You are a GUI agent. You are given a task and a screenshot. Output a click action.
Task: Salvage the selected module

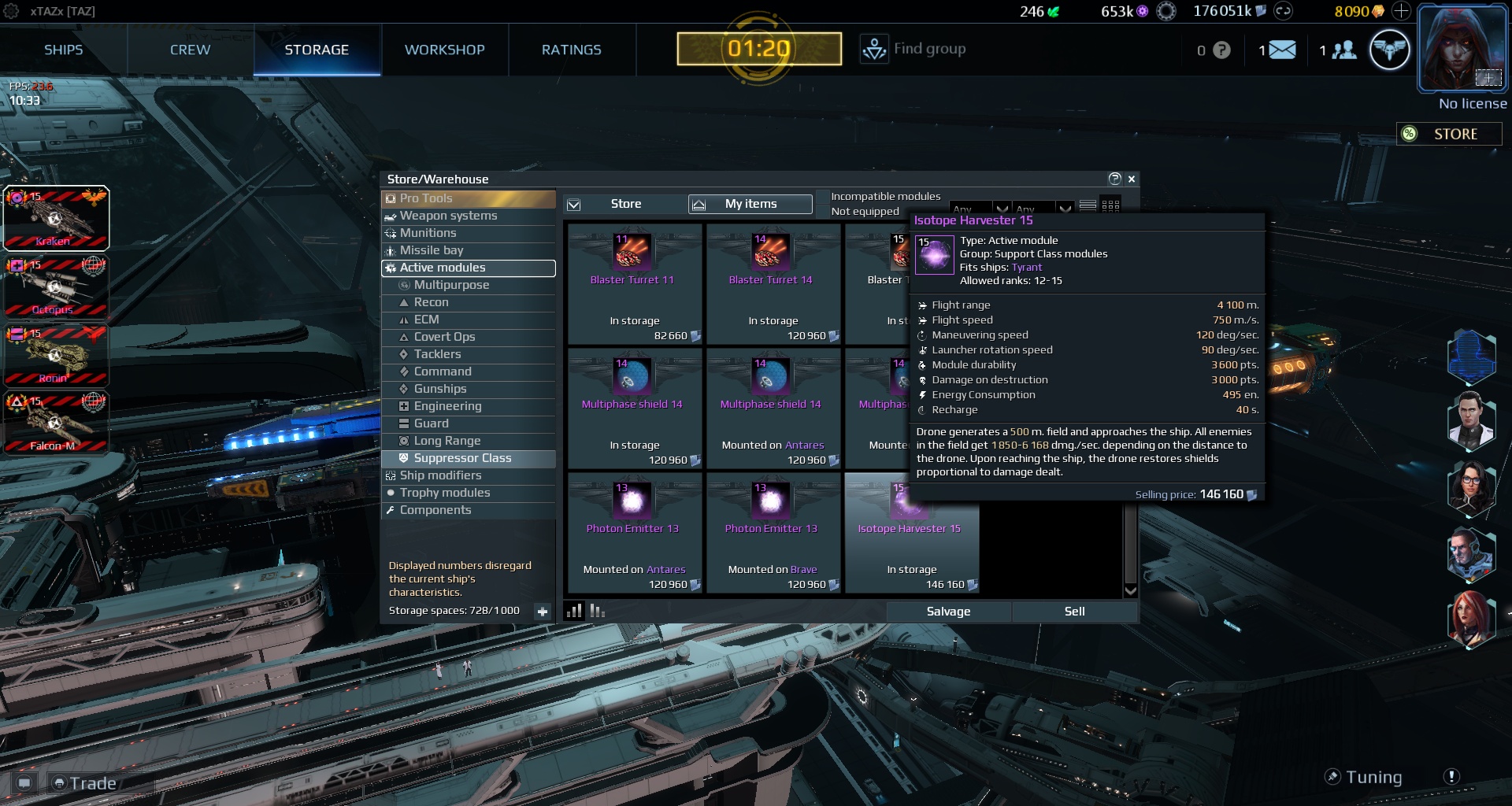[948, 612]
